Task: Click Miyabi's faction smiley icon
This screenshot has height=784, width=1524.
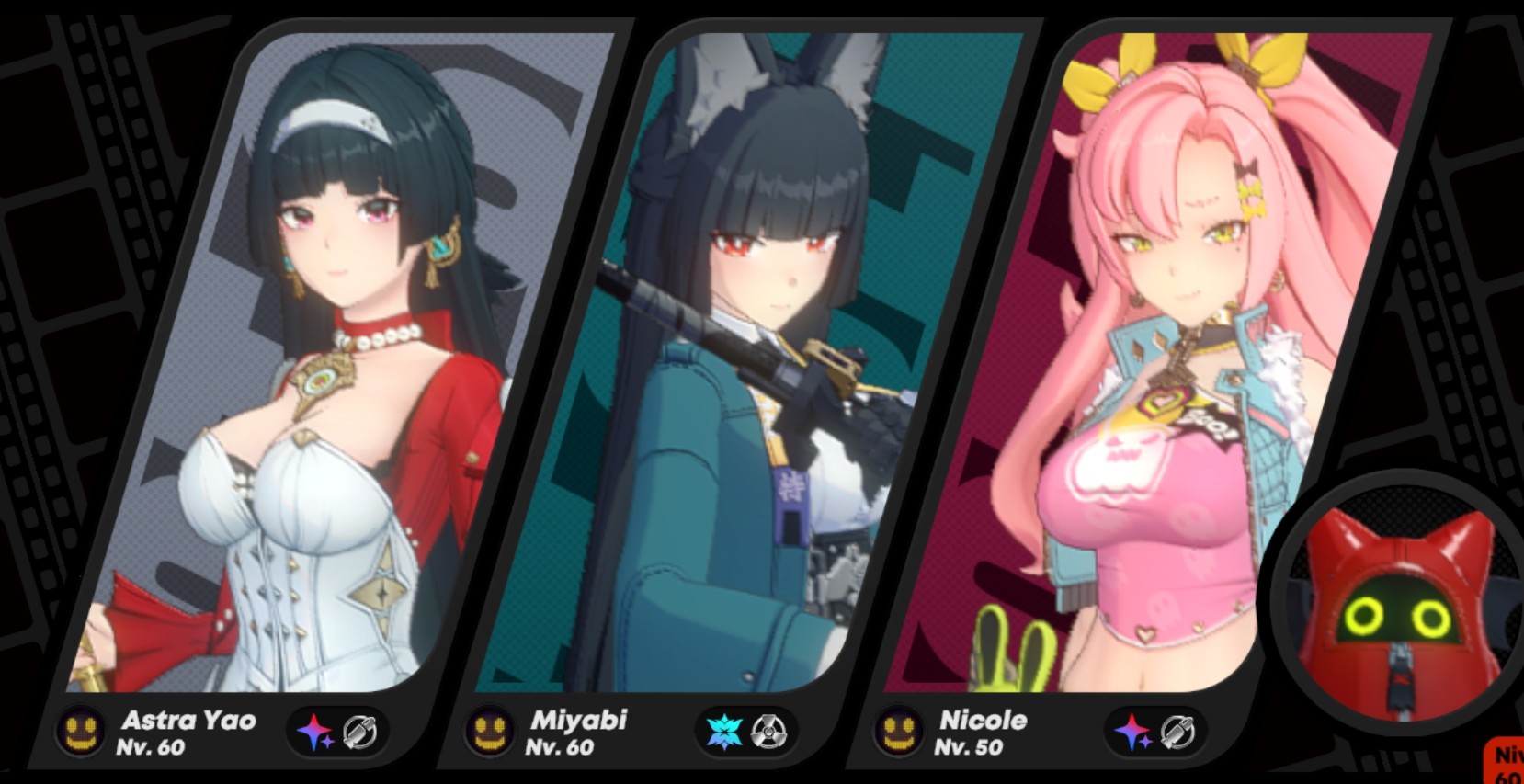Action: 489,731
